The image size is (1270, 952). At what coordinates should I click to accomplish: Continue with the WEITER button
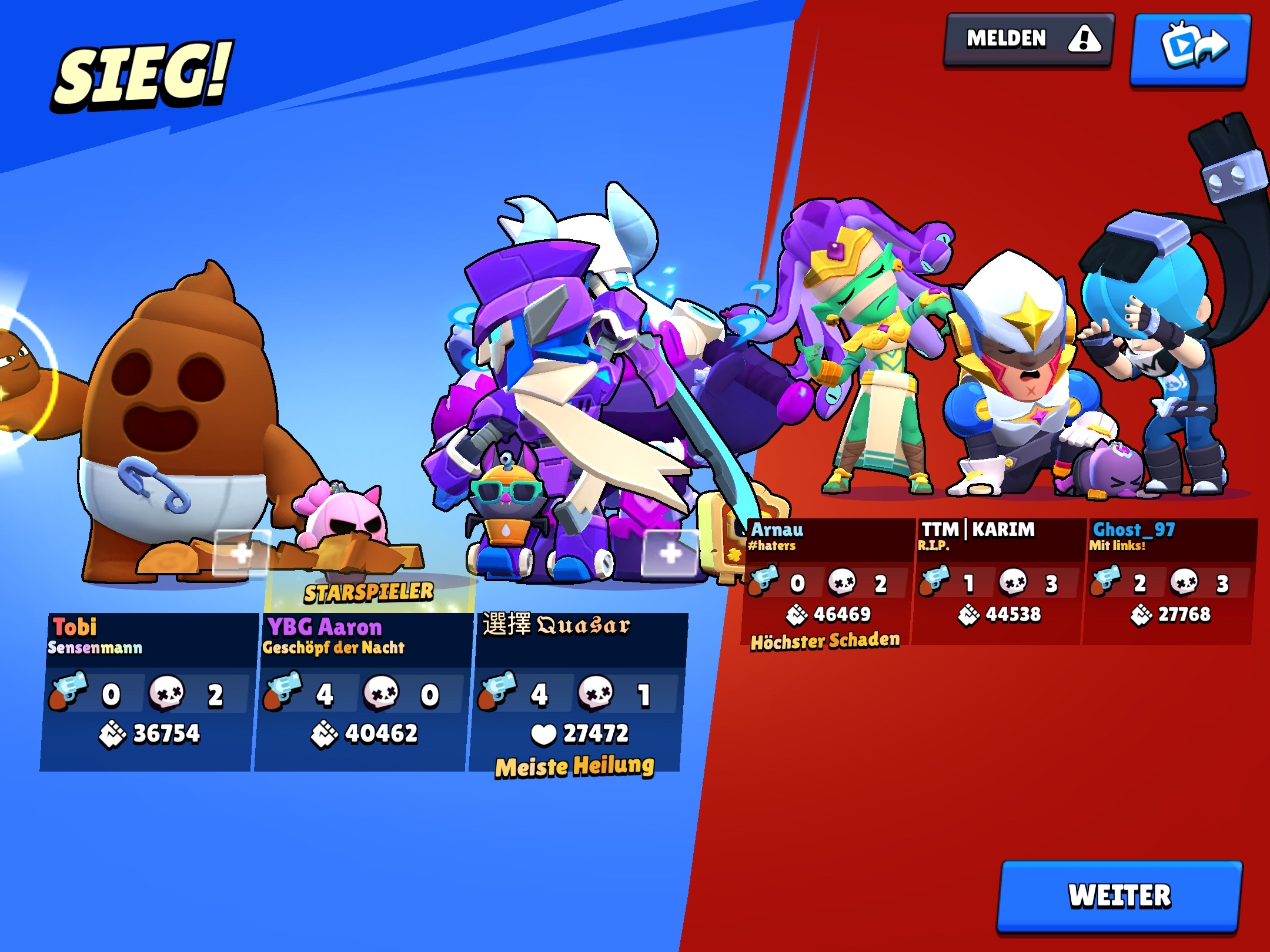pyautogui.click(x=1119, y=896)
